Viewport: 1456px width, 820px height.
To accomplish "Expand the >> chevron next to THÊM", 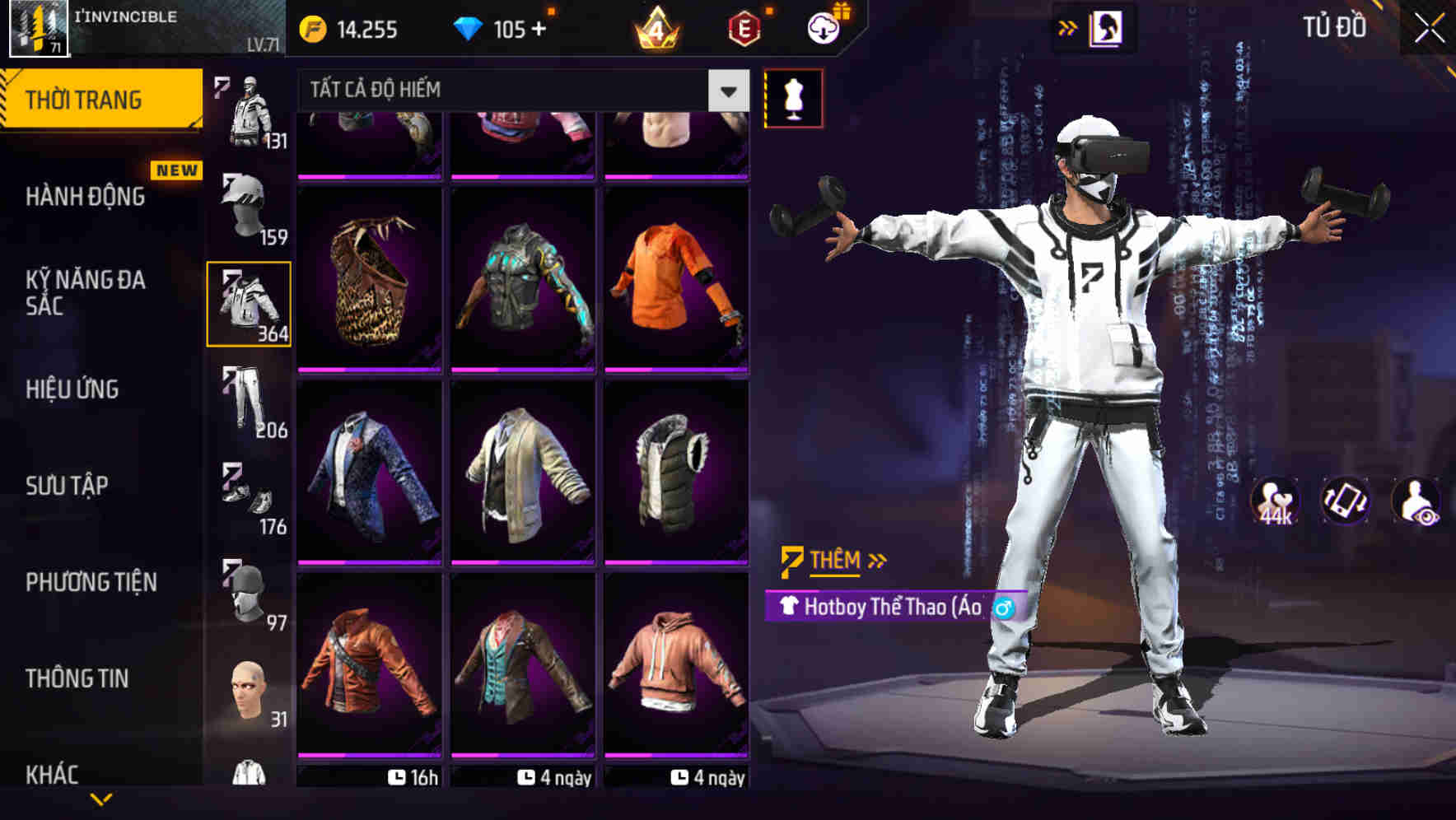I will point(876,561).
